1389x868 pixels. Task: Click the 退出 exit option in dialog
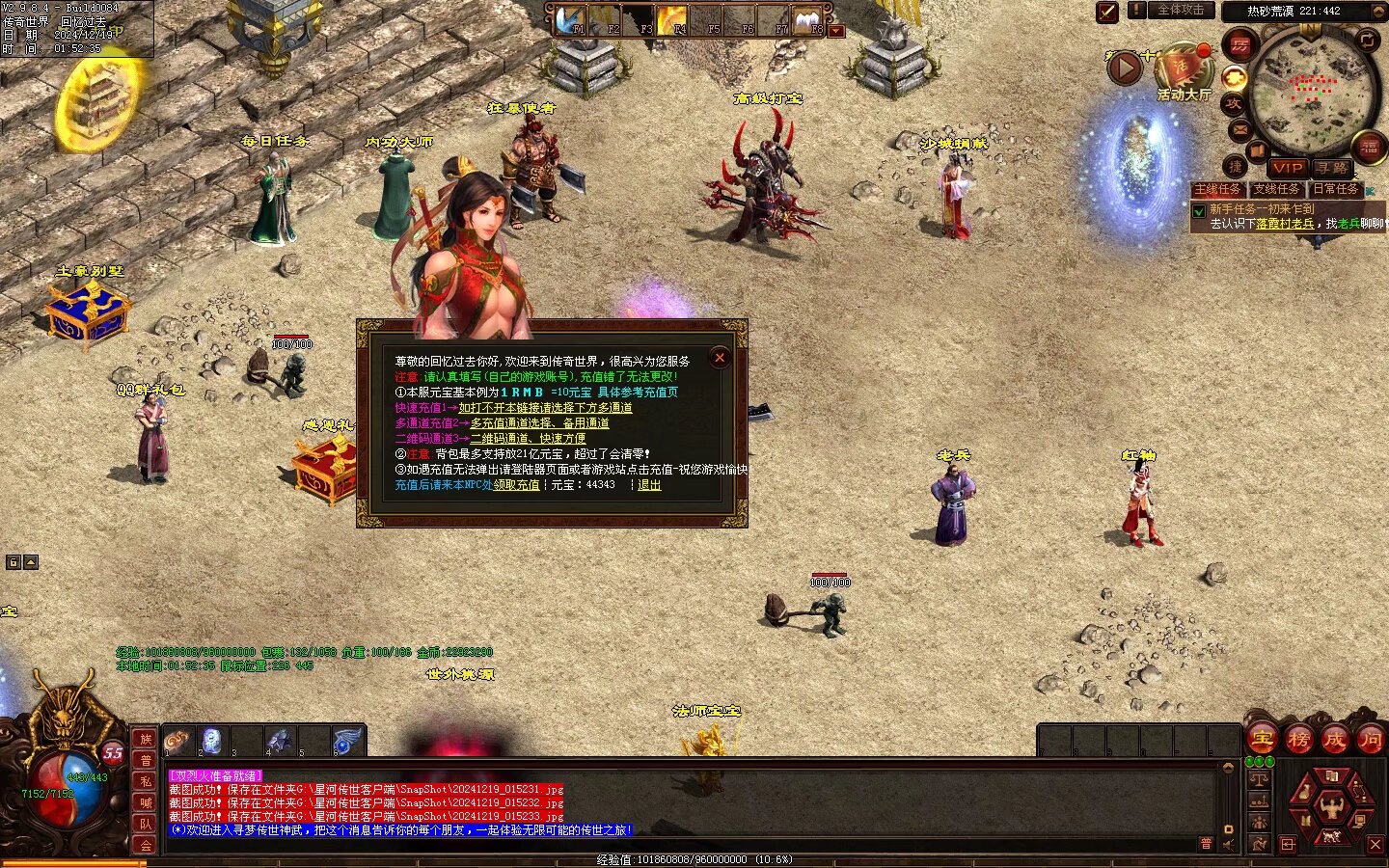(x=649, y=485)
